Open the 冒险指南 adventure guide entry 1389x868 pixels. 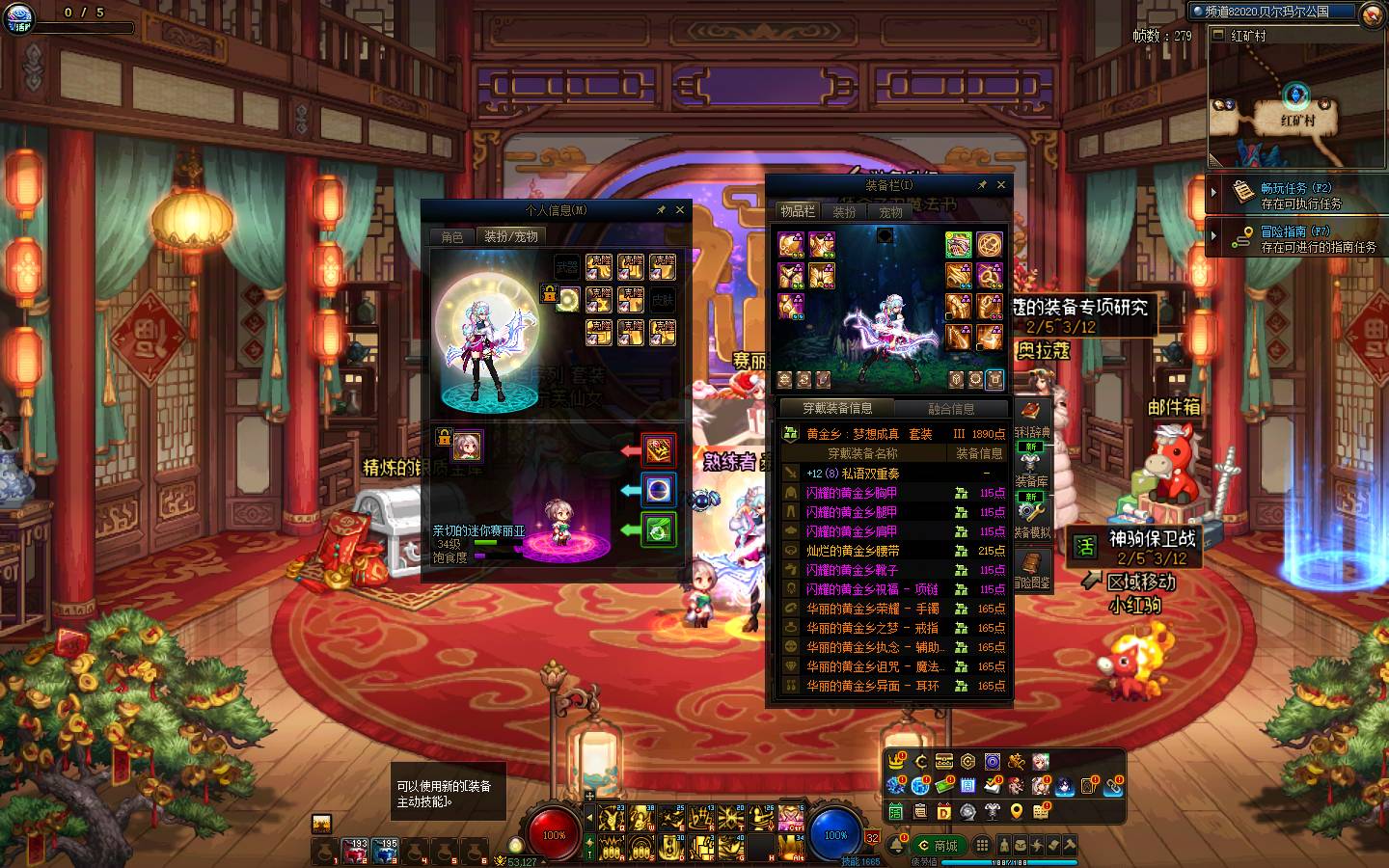[1294, 238]
